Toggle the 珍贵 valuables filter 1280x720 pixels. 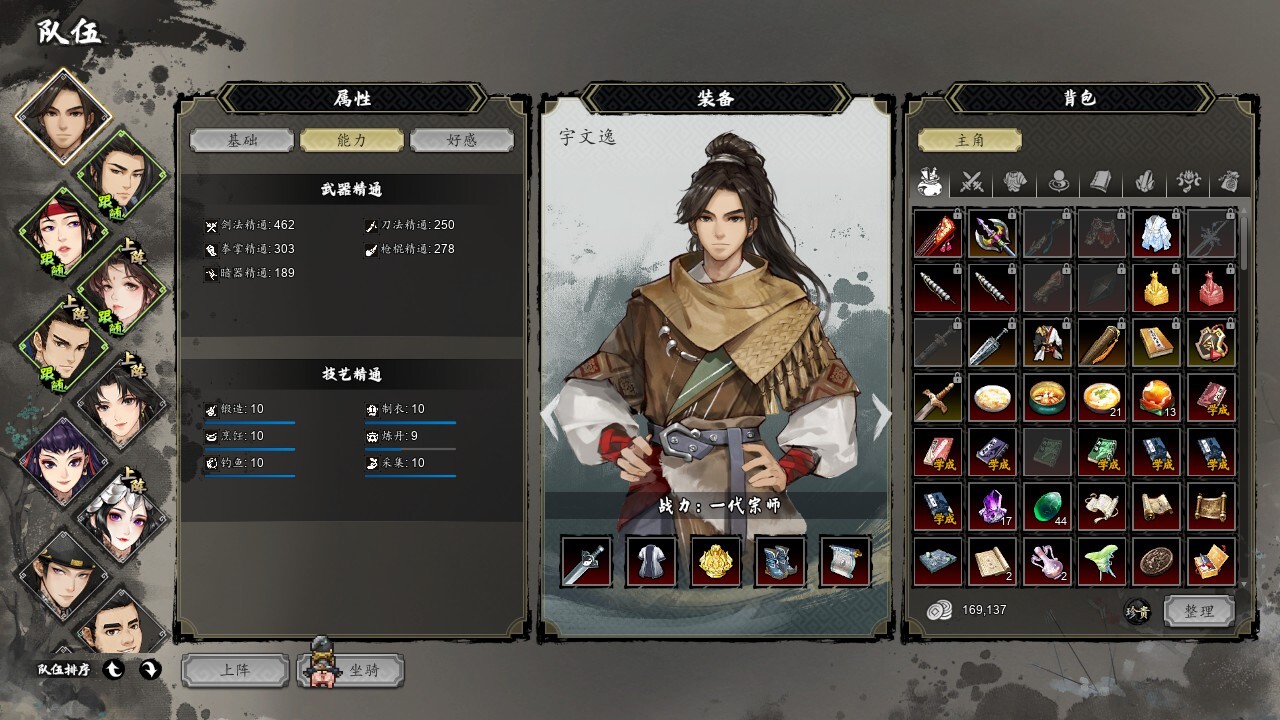pyautogui.click(x=1137, y=611)
